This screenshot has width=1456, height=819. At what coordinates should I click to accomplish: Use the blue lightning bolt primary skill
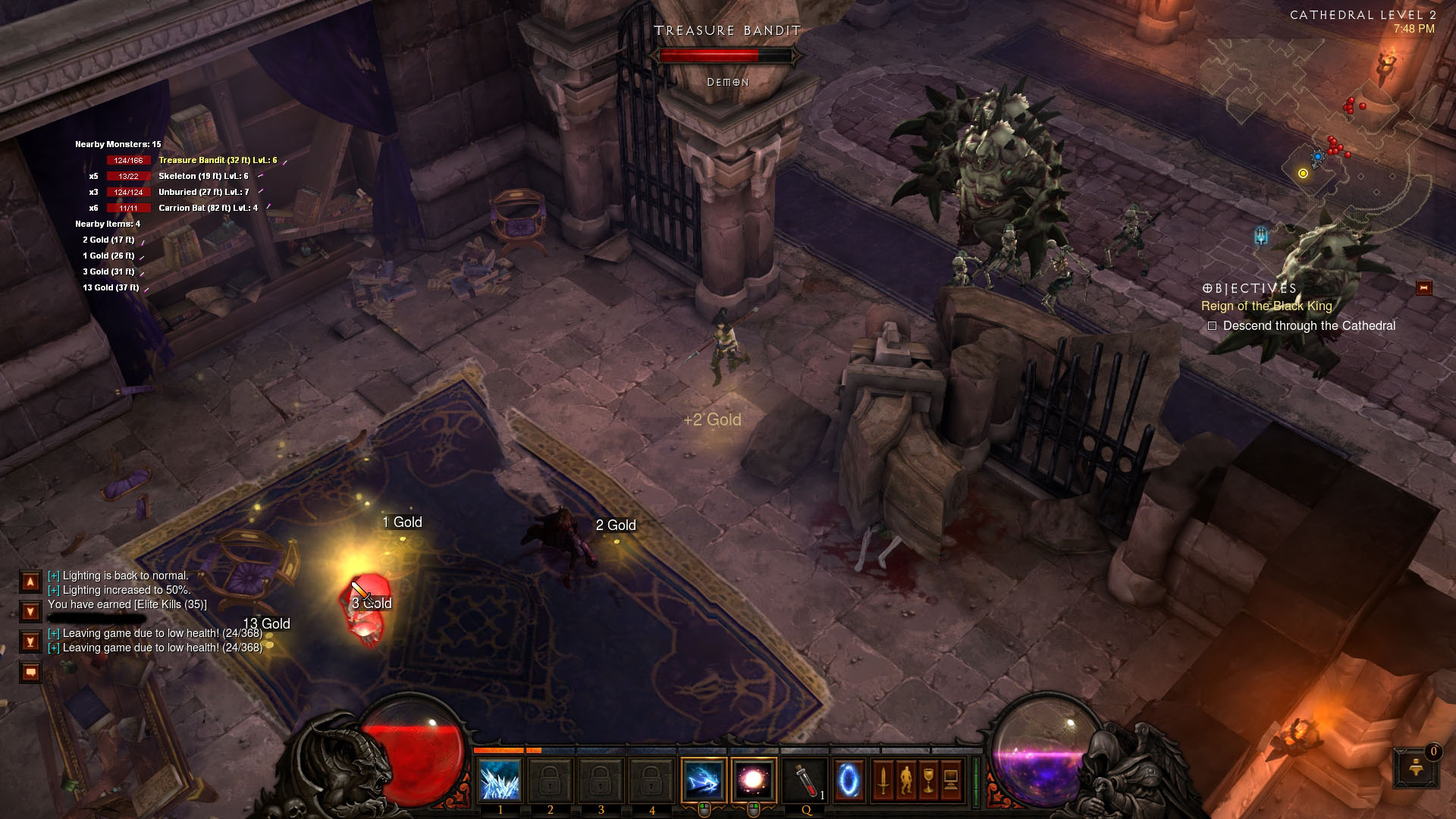click(x=704, y=780)
